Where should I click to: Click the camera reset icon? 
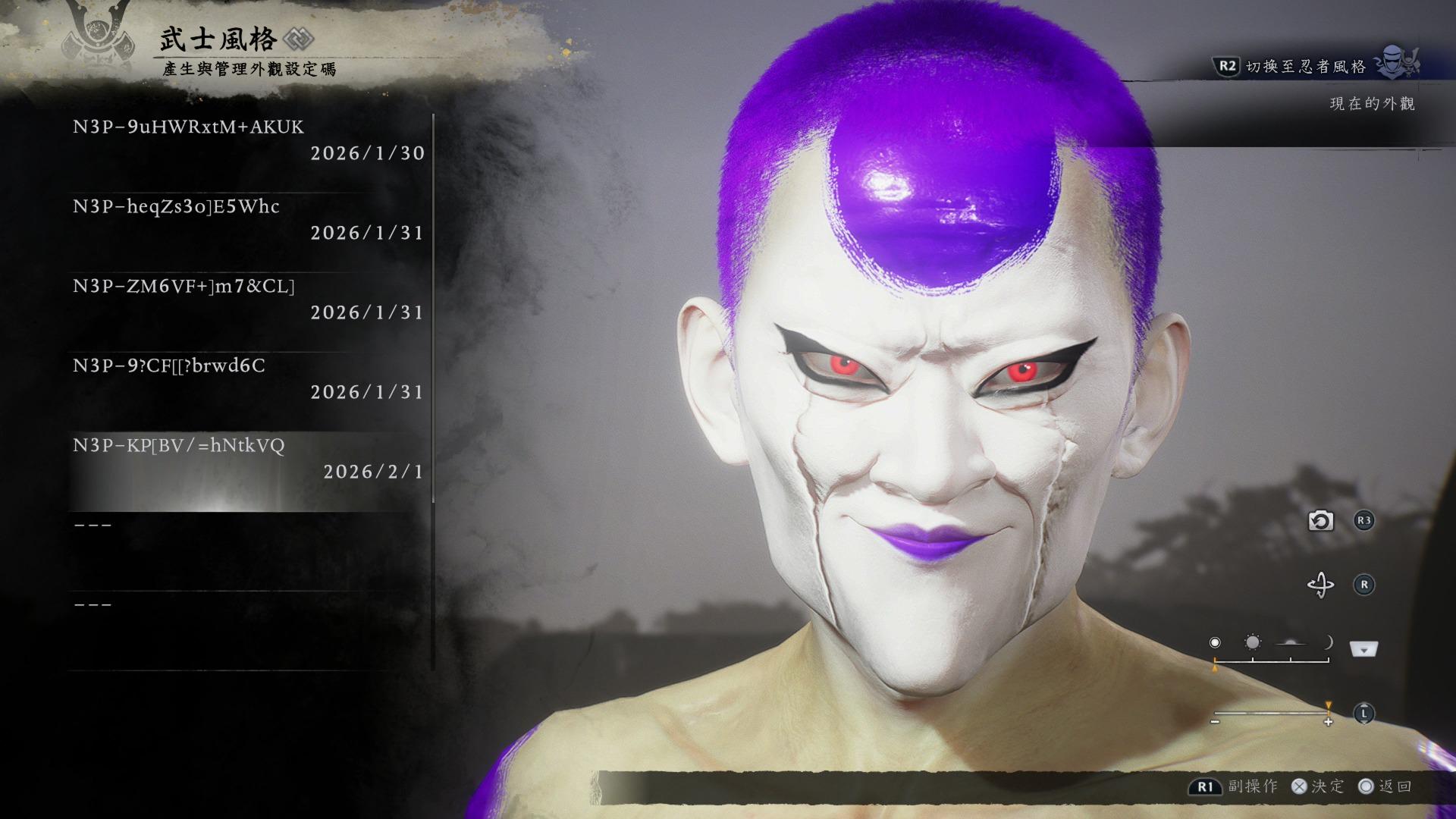point(1320,521)
